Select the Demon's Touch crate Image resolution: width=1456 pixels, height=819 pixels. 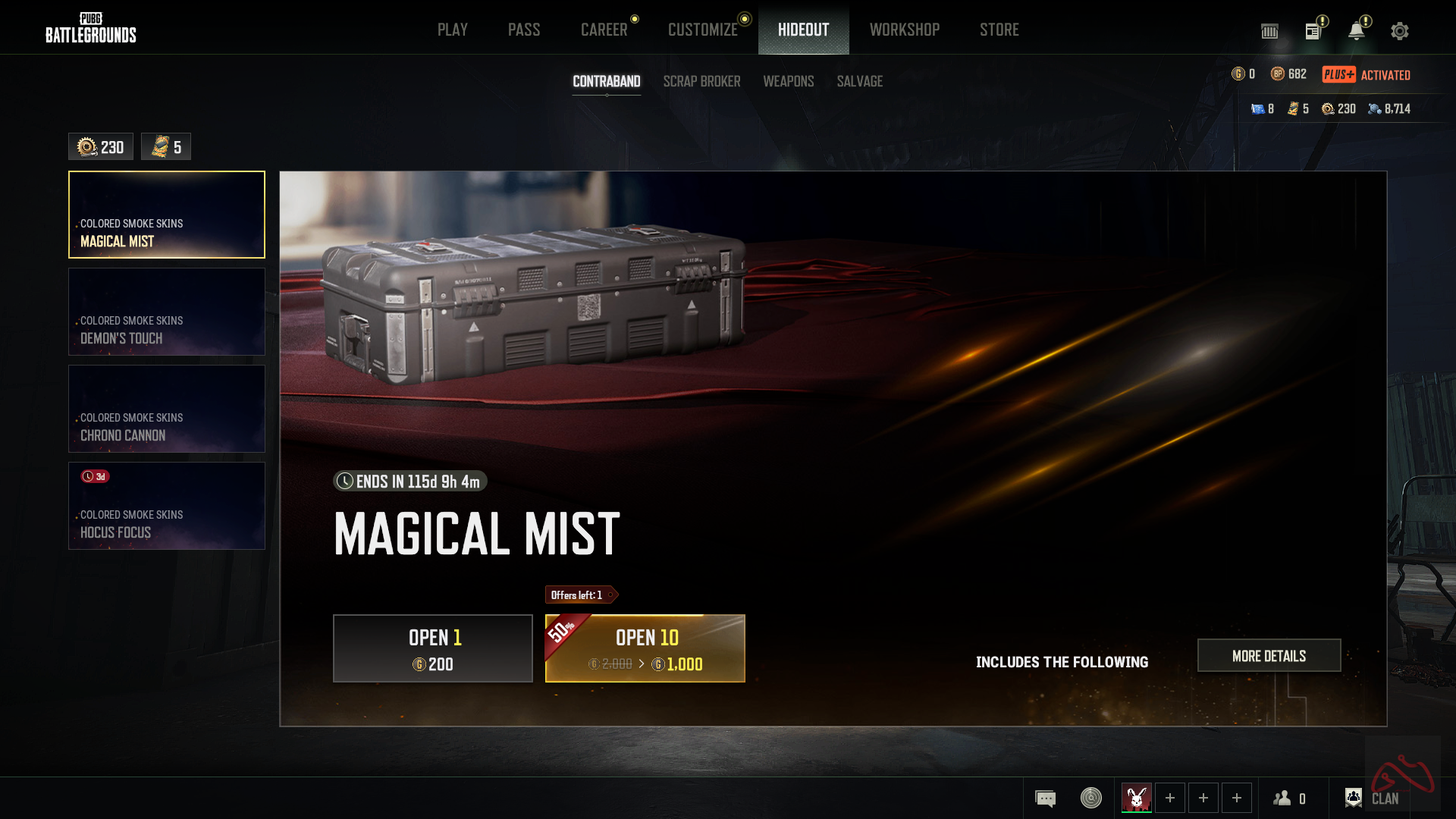(167, 312)
